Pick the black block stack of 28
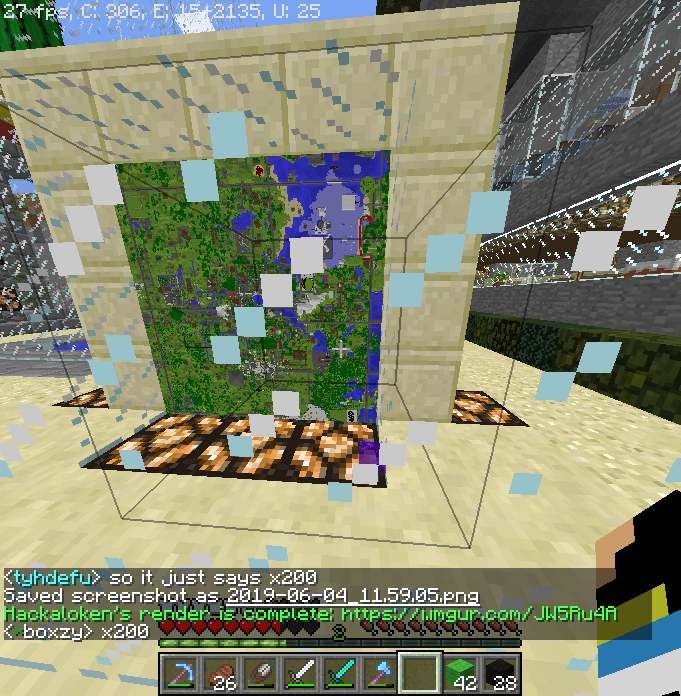This screenshot has height=696, width=681. [x=498, y=673]
